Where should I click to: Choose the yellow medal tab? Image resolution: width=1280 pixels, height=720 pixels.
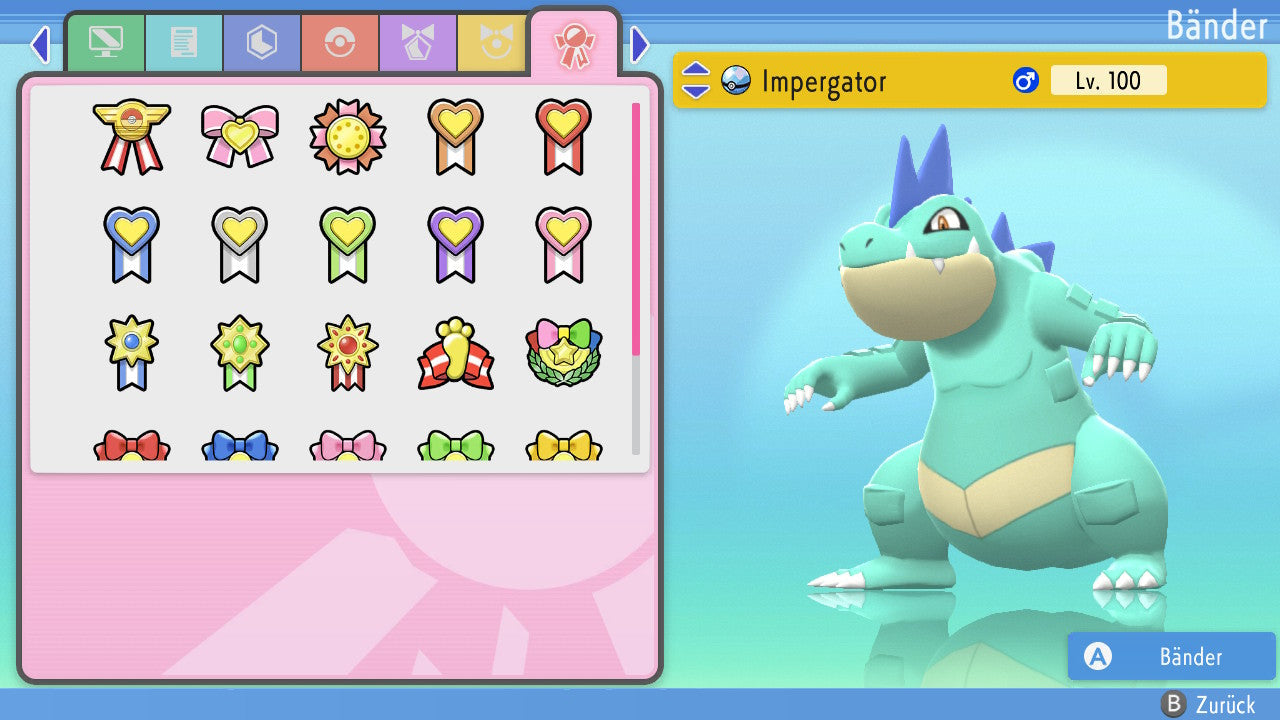point(494,43)
